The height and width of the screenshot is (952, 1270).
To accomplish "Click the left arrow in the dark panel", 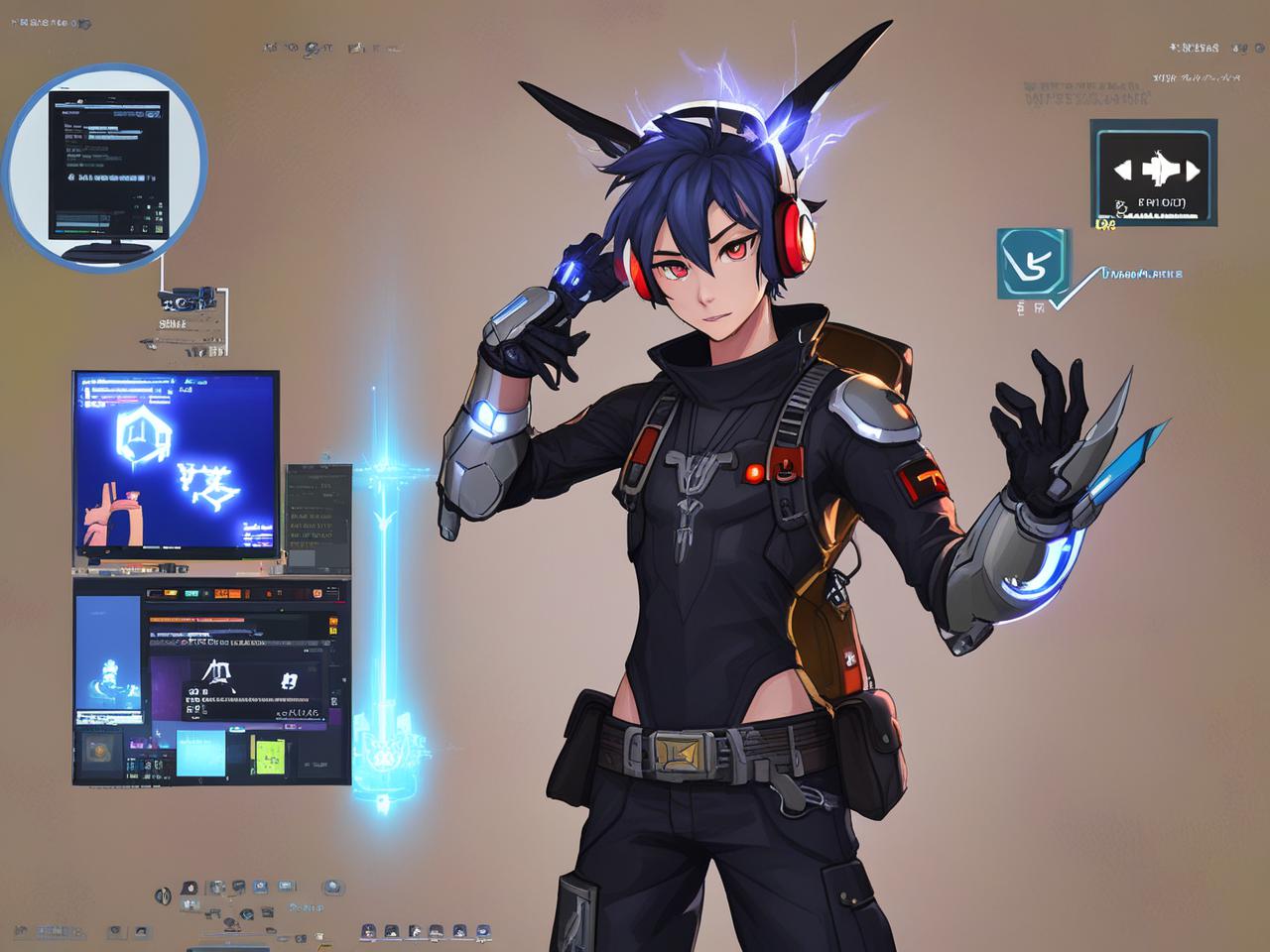I will tap(1123, 171).
